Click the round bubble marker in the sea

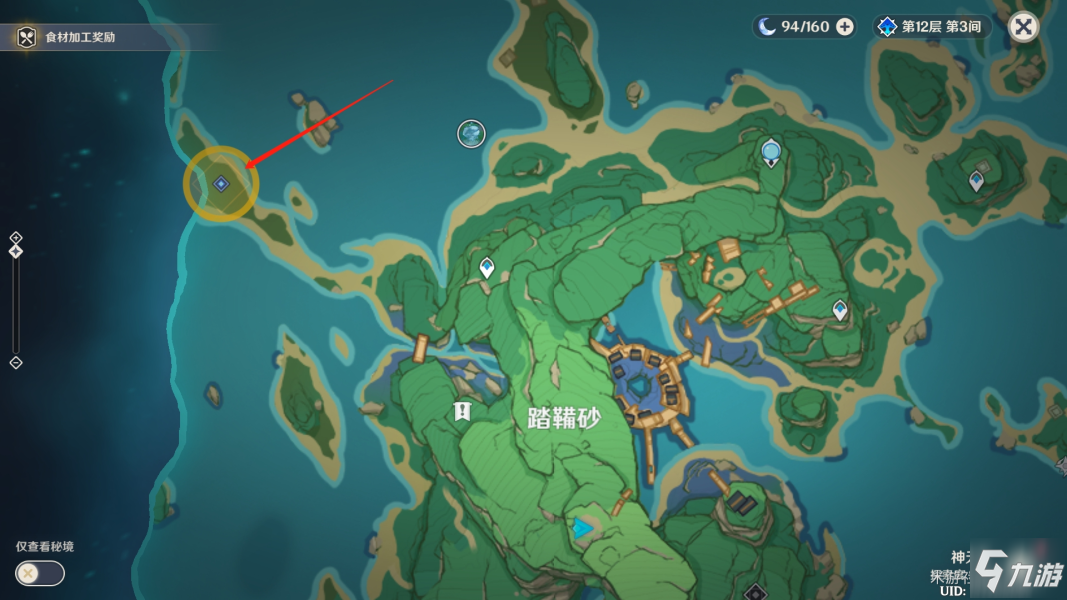471,133
